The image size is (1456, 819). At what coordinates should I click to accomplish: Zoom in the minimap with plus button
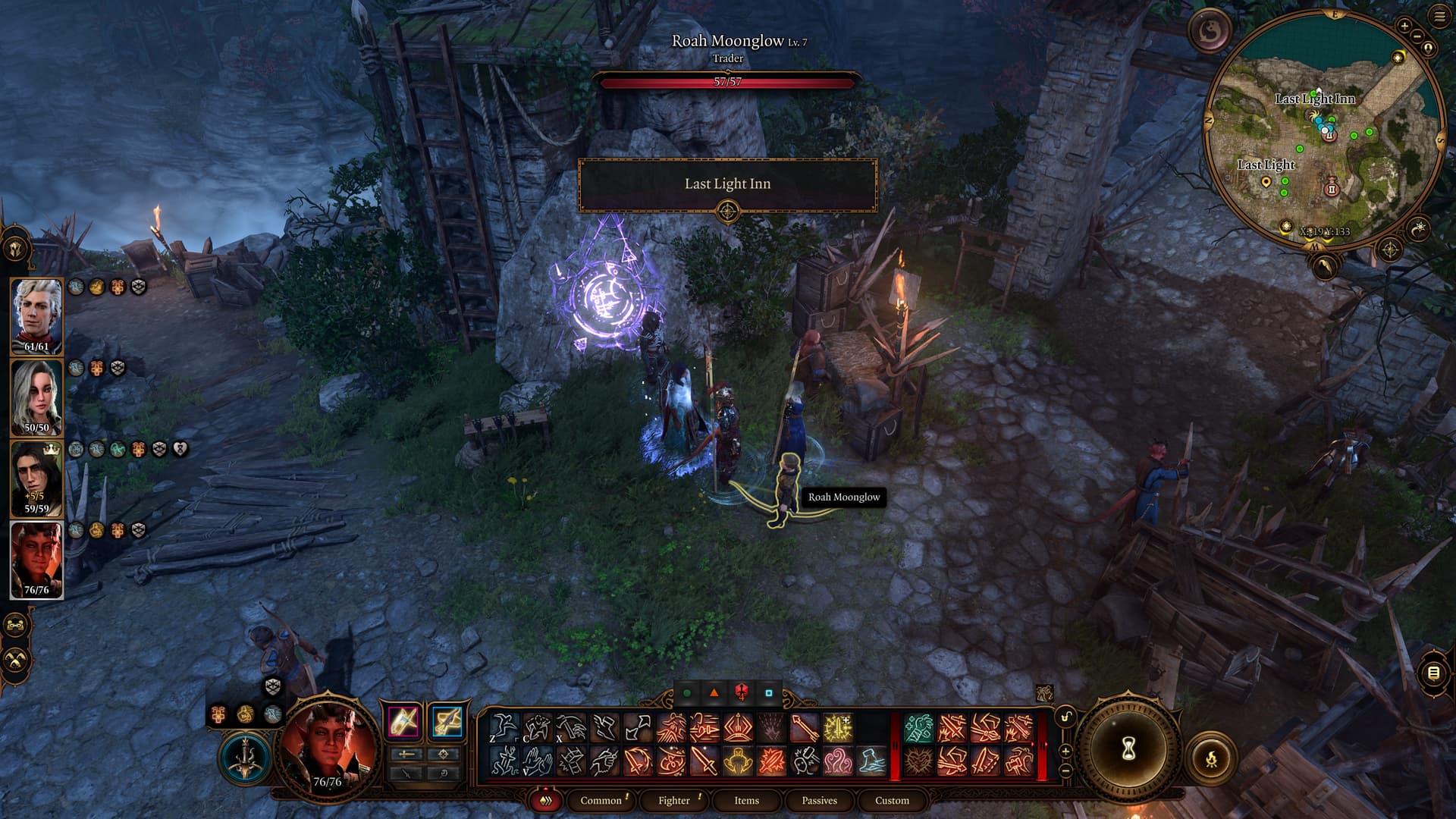point(1404,26)
